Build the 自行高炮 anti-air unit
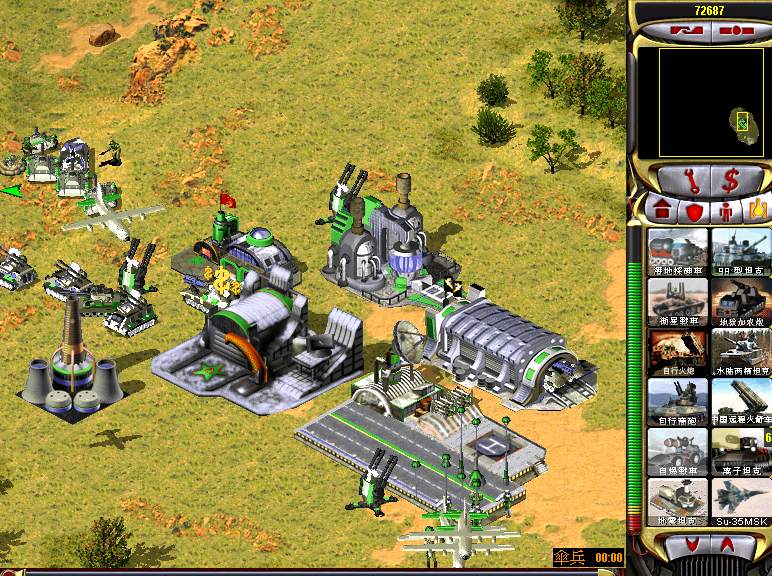772x576 pixels. tap(678, 401)
